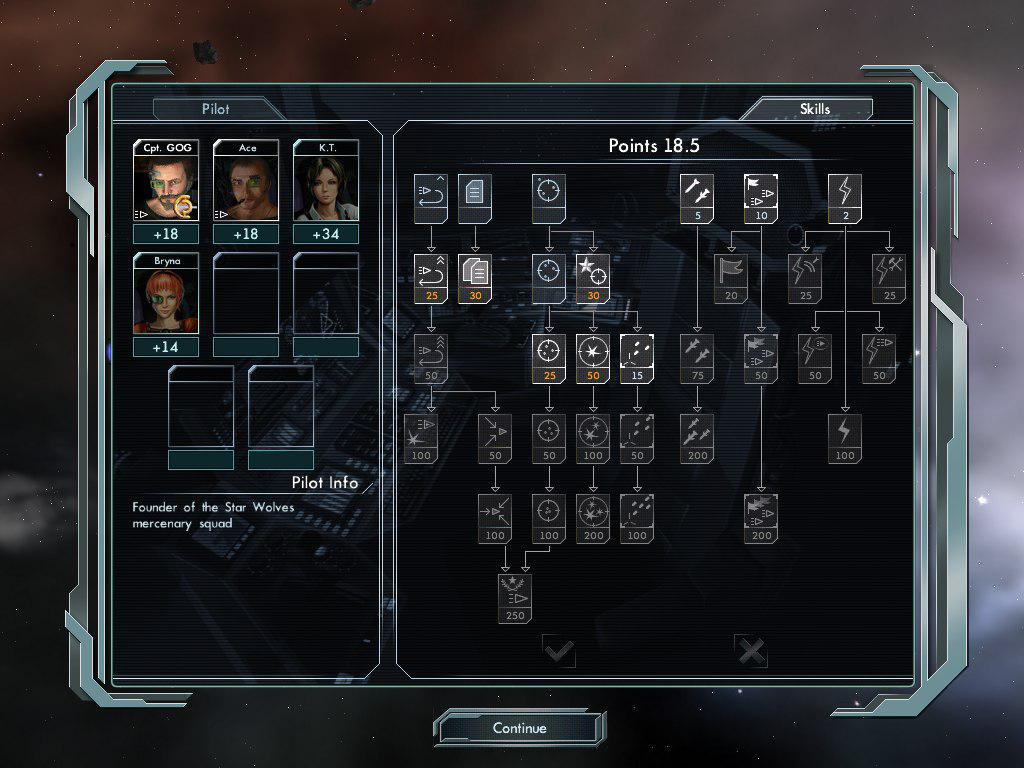Switch to the Skills tab

tap(815, 108)
